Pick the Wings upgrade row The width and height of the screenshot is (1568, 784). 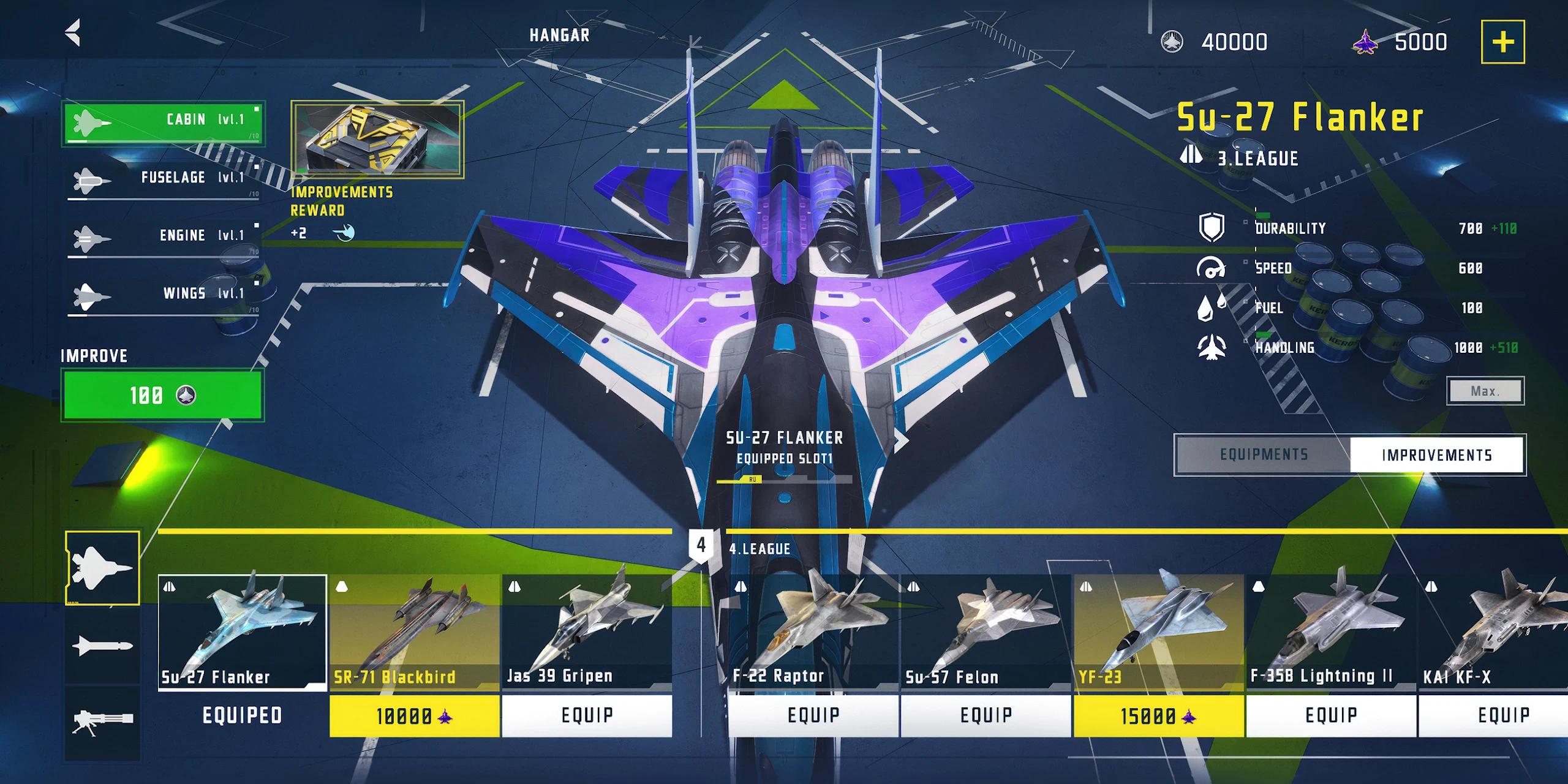[163, 296]
